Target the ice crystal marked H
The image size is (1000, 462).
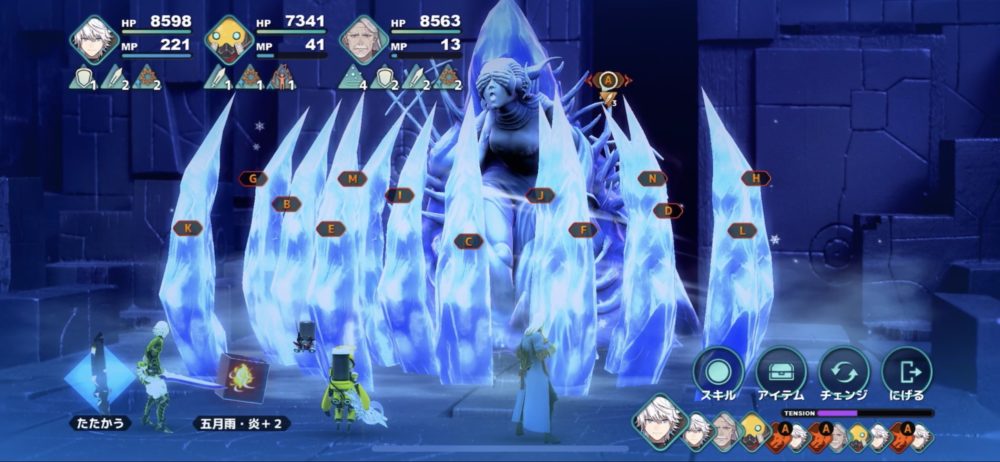756,178
